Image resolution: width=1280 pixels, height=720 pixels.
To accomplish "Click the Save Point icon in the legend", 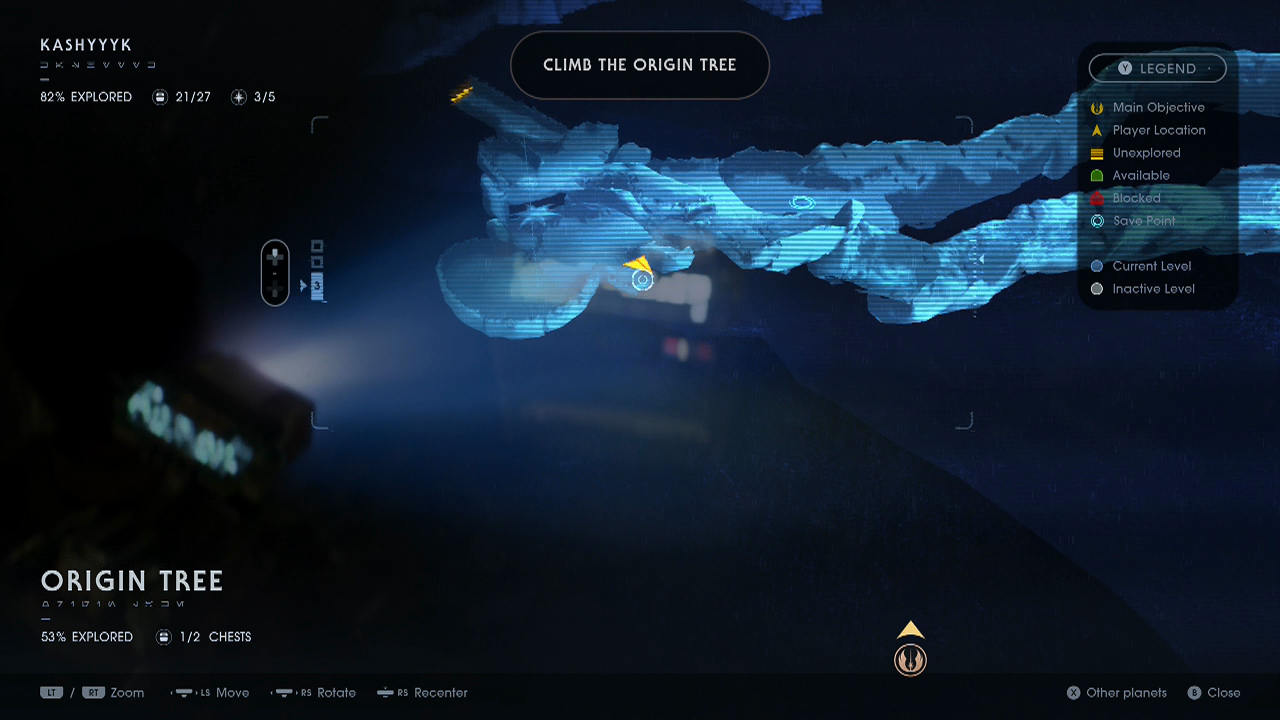I will point(1097,220).
